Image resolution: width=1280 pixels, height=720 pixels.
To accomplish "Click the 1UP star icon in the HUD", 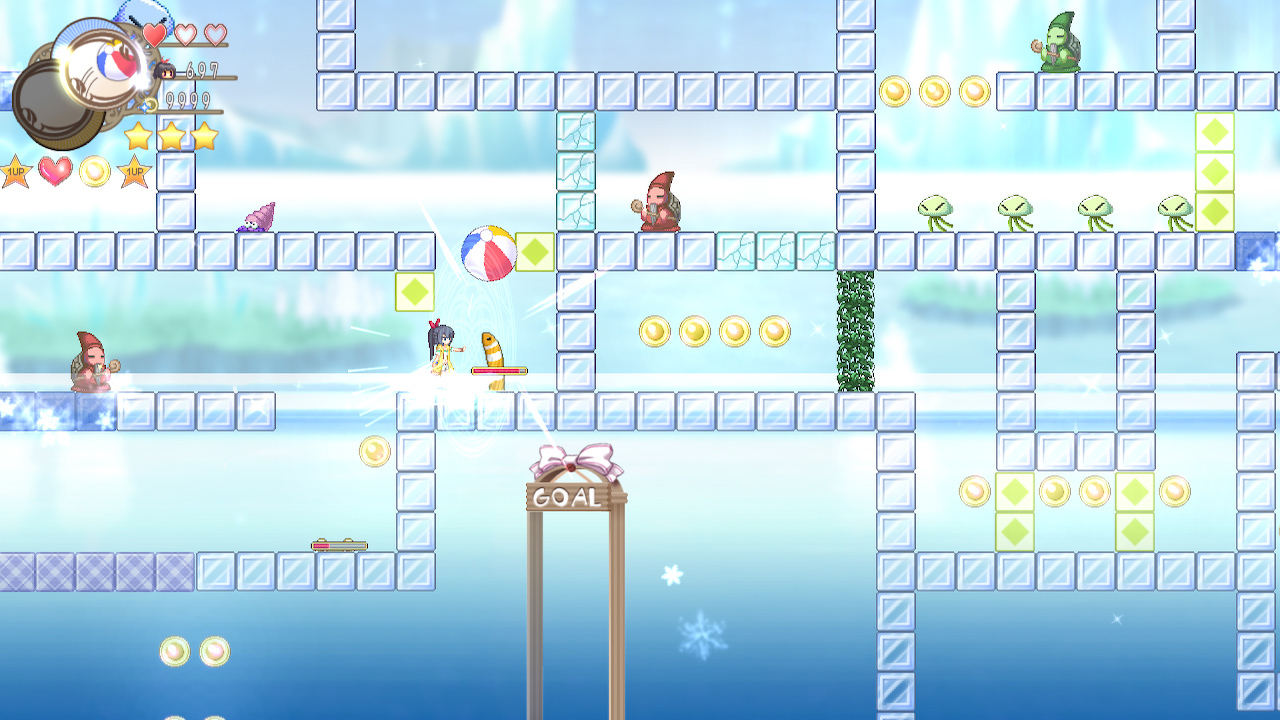I will coord(16,169).
